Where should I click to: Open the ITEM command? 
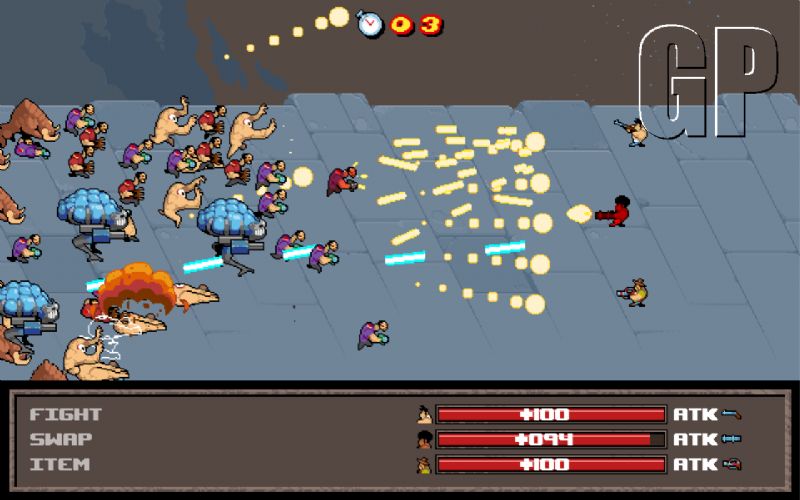[x=59, y=464]
